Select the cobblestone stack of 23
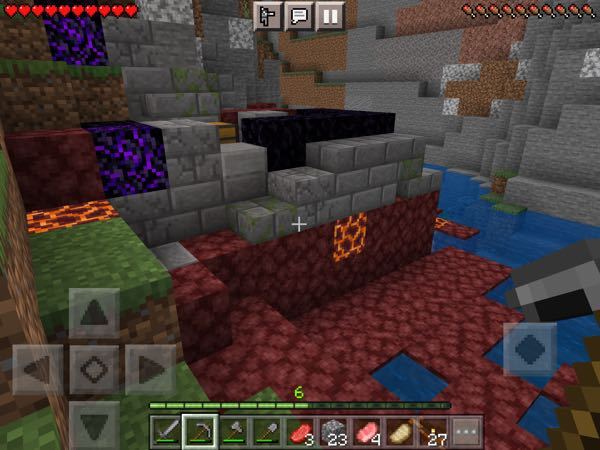 tap(331, 431)
